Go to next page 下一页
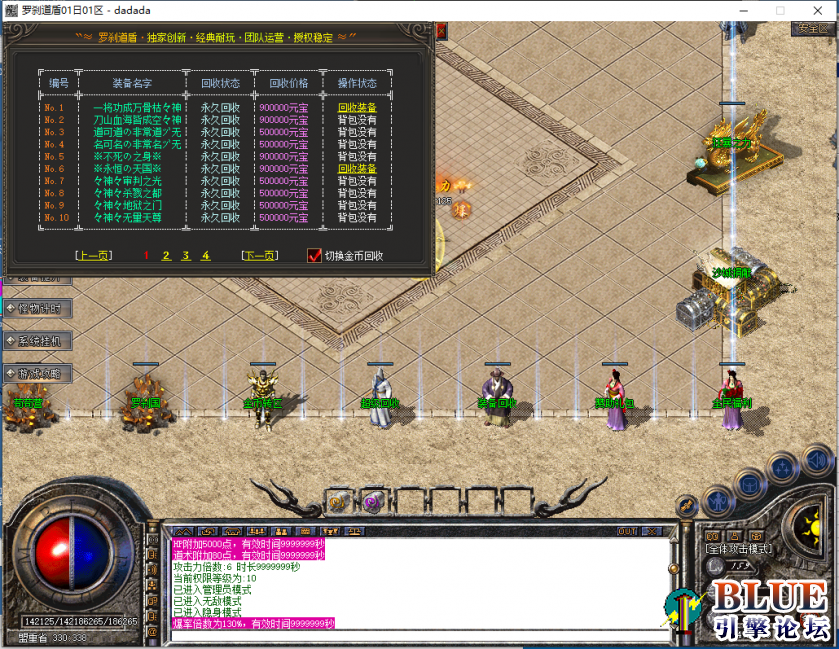839x649 pixels. [259, 256]
